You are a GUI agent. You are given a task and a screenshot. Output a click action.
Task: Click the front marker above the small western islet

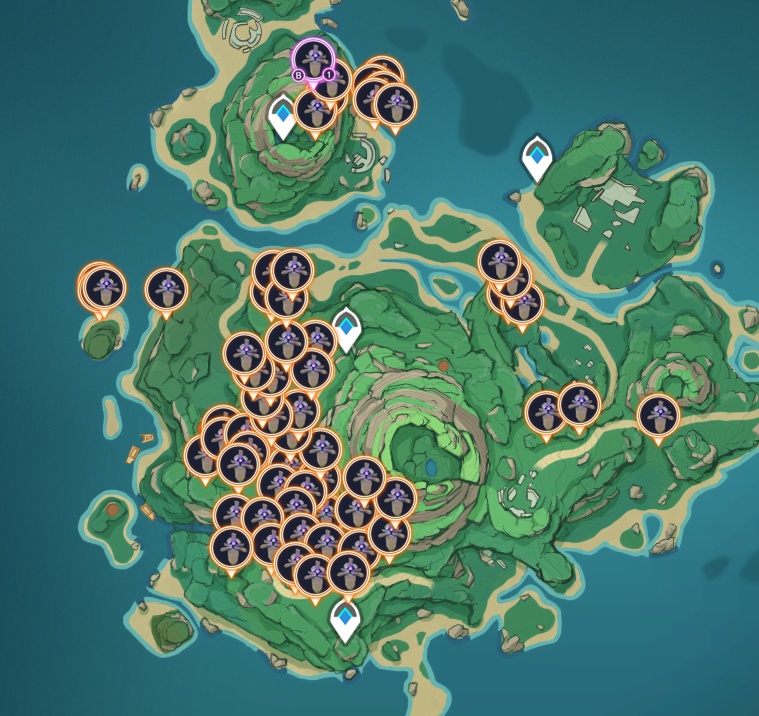(x=104, y=288)
